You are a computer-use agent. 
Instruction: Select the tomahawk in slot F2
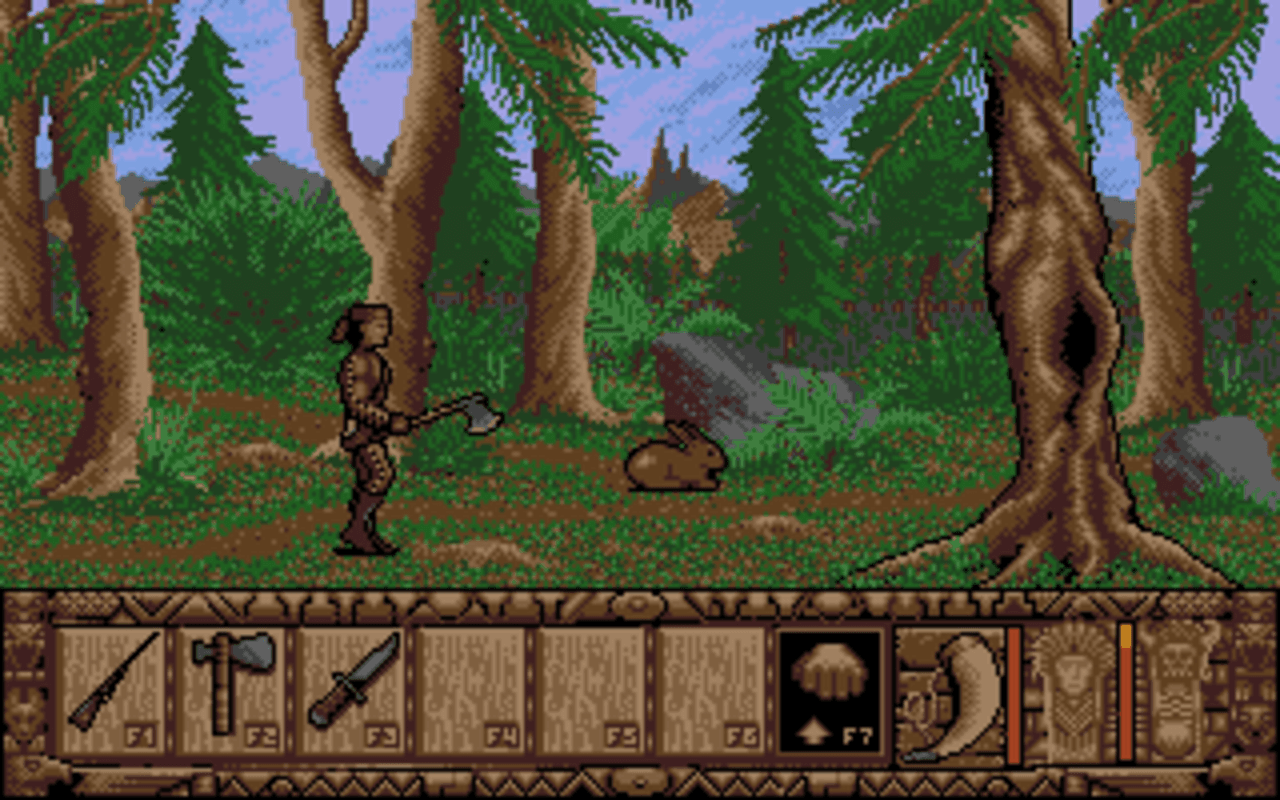(232, 683)
